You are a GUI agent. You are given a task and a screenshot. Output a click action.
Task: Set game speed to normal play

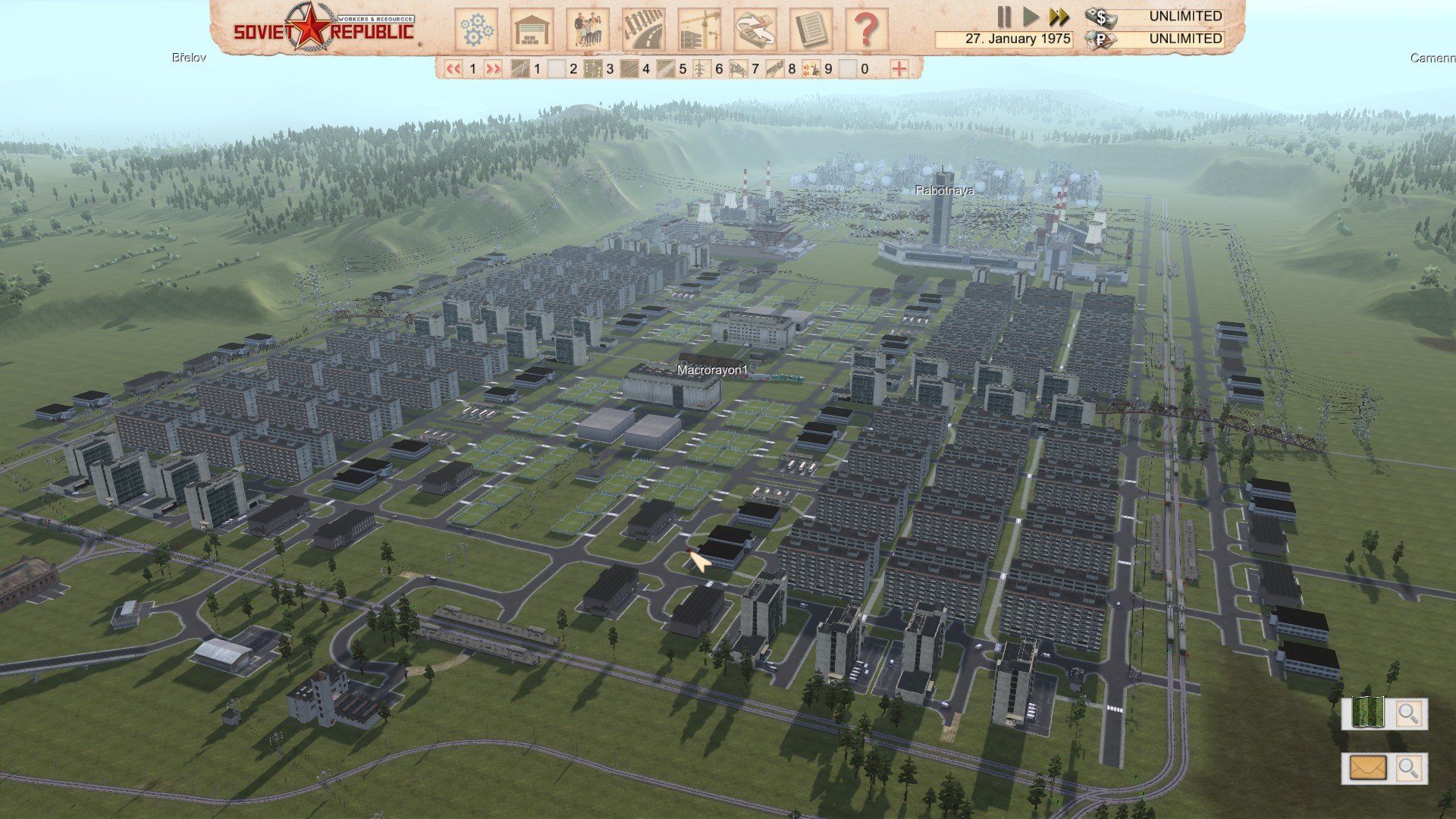[x=1031, y=17]
